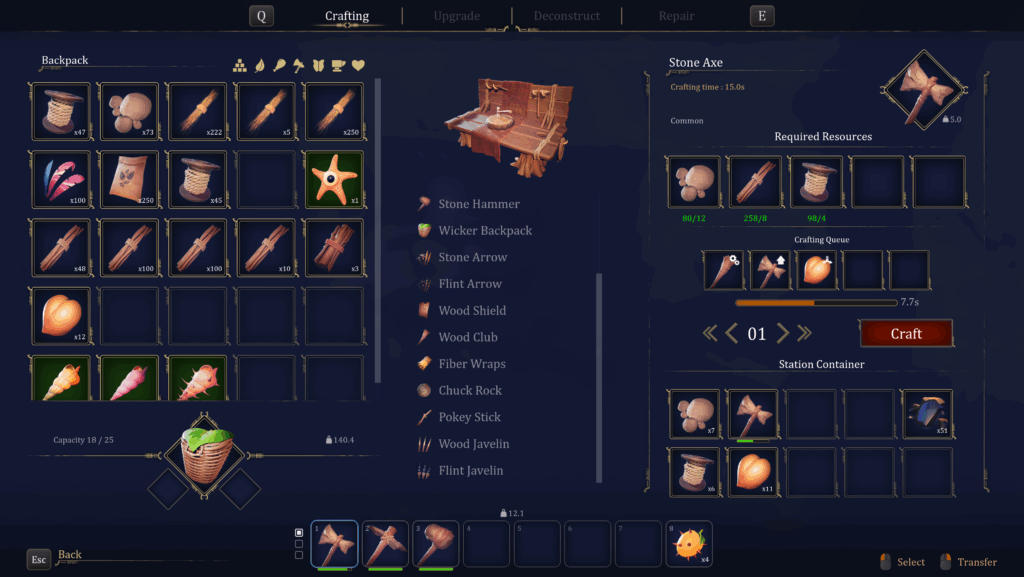Select the pink feathers stack of 100
The height and width of the screenshot is (577, 1024).
pyautogui.click(x=61, y=180)
